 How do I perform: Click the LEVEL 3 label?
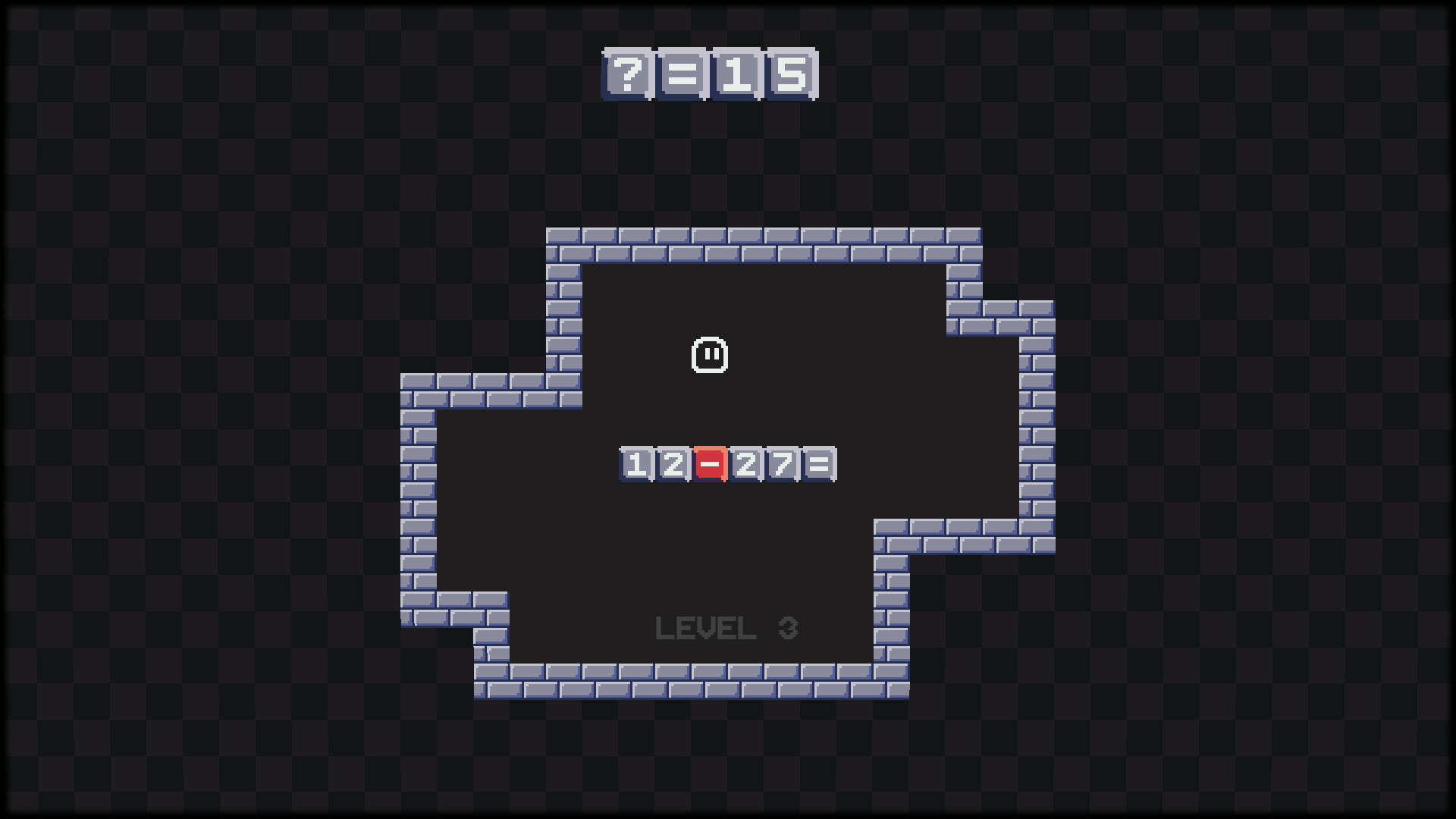pos(728,628)
